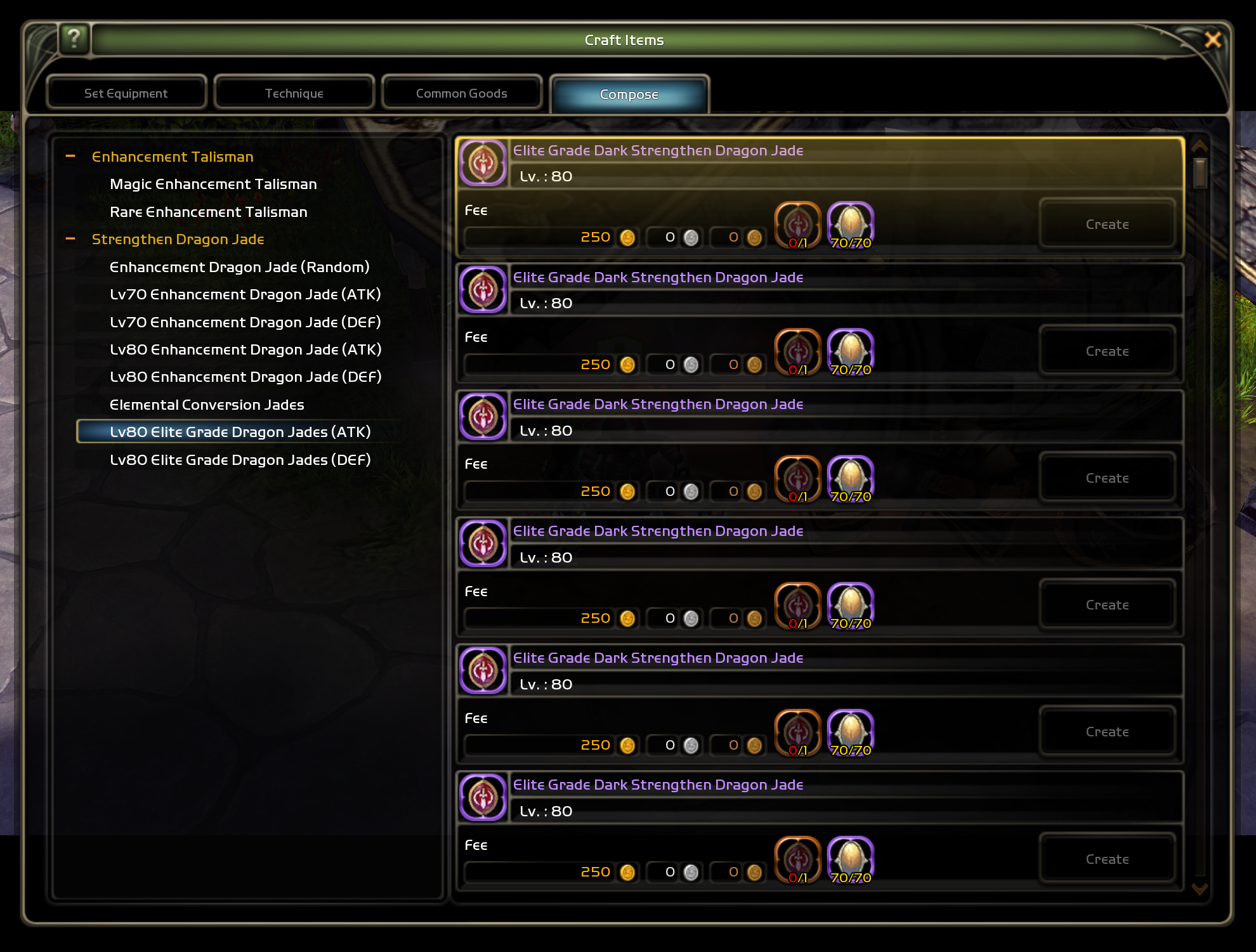Viewport: 1256px width, 952px height.
Task: Choose Lv80 Elite Grade Dragon Jades (ATK)
Action: pyautogui.click(x=240, y=432)
